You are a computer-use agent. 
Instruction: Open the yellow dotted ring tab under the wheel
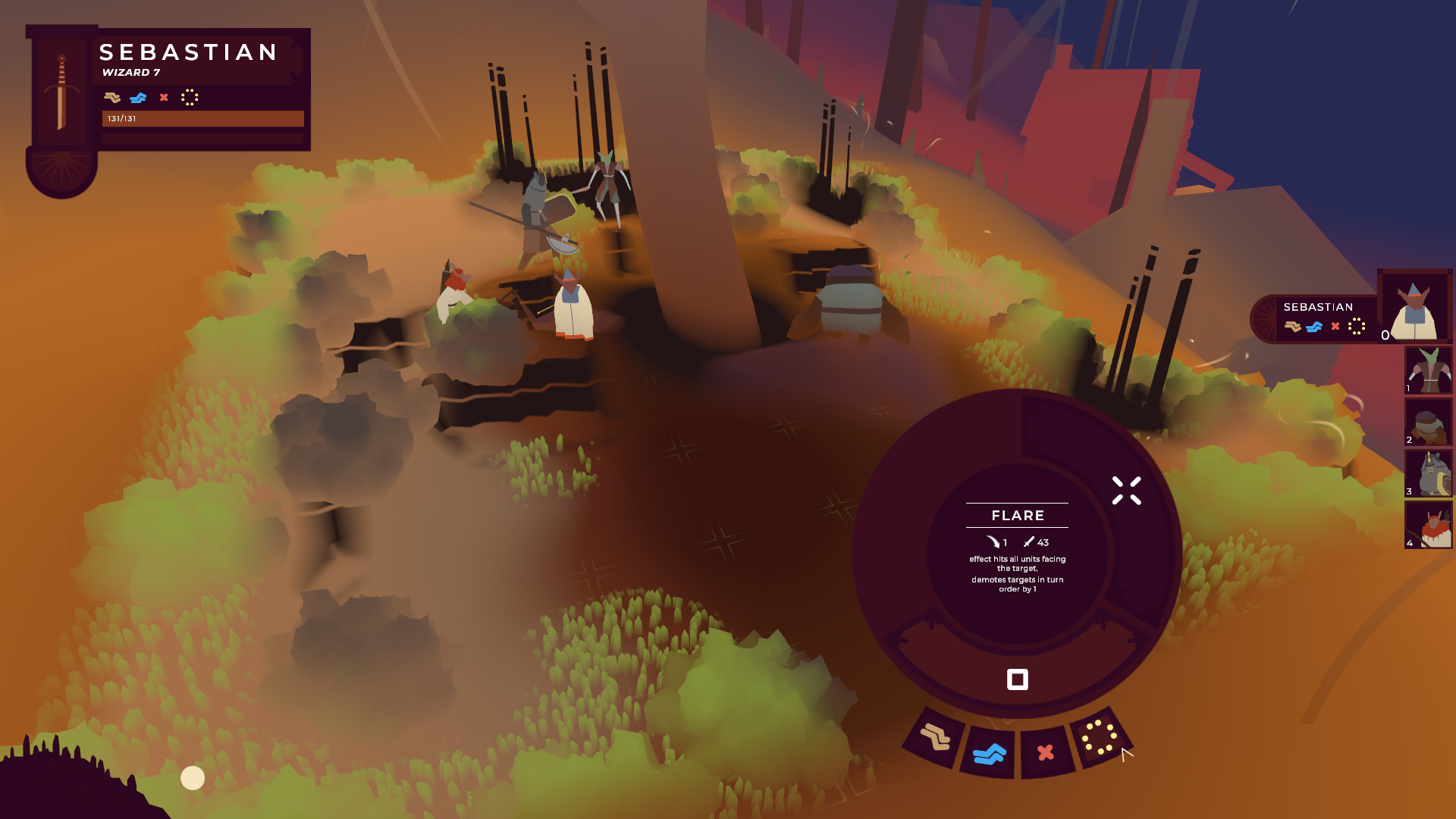(1099, 737)
